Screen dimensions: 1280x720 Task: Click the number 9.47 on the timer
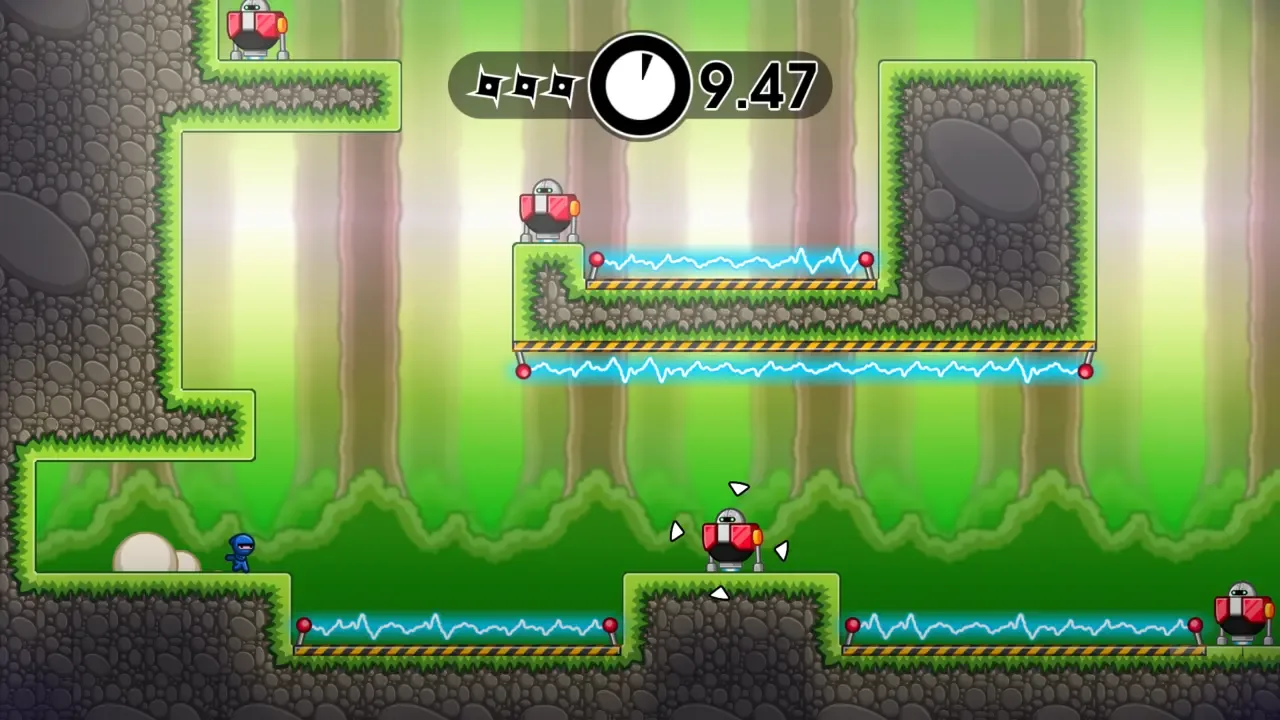click(758, 85)
